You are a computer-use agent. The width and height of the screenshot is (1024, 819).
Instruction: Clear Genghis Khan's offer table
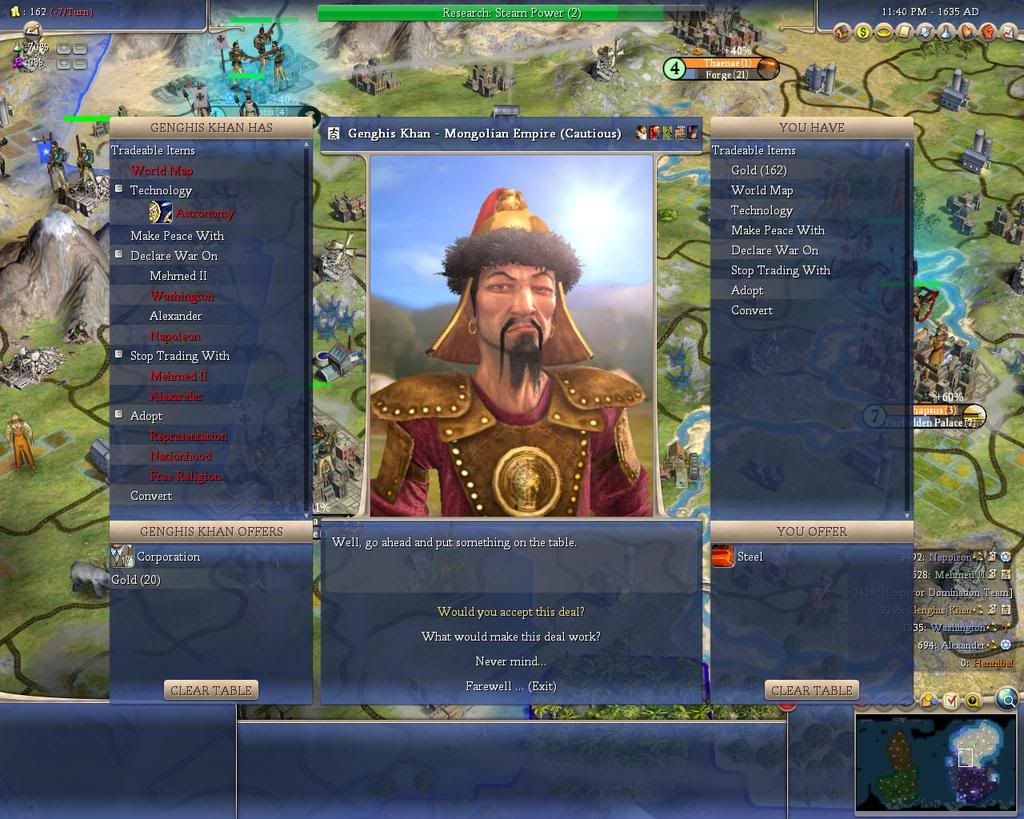(211, 690)
